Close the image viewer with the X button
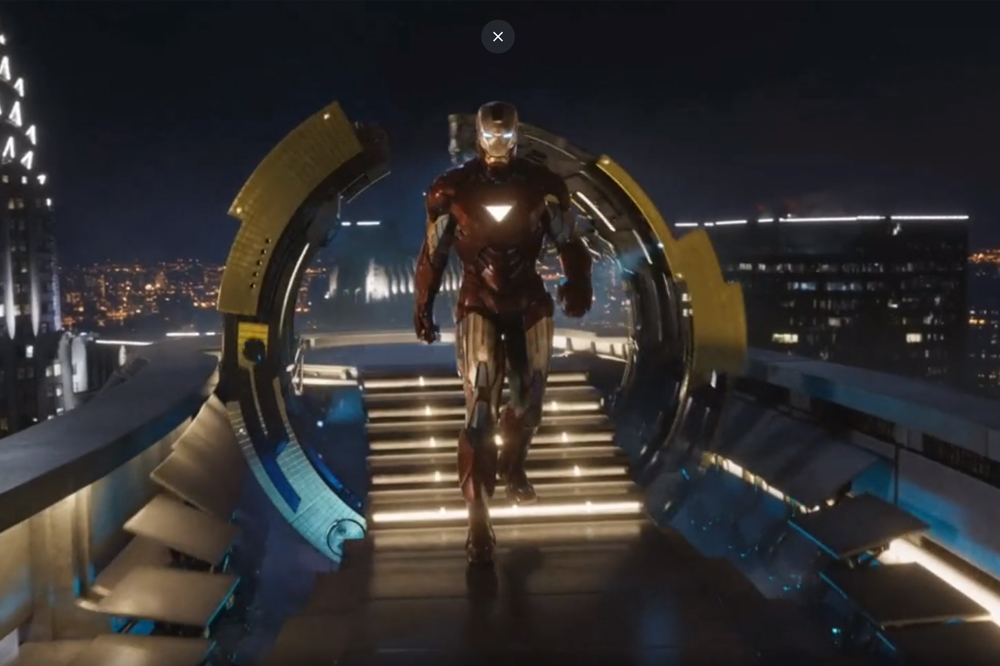The width and height of the screenshot is (1000, 666). click(498, 37)
